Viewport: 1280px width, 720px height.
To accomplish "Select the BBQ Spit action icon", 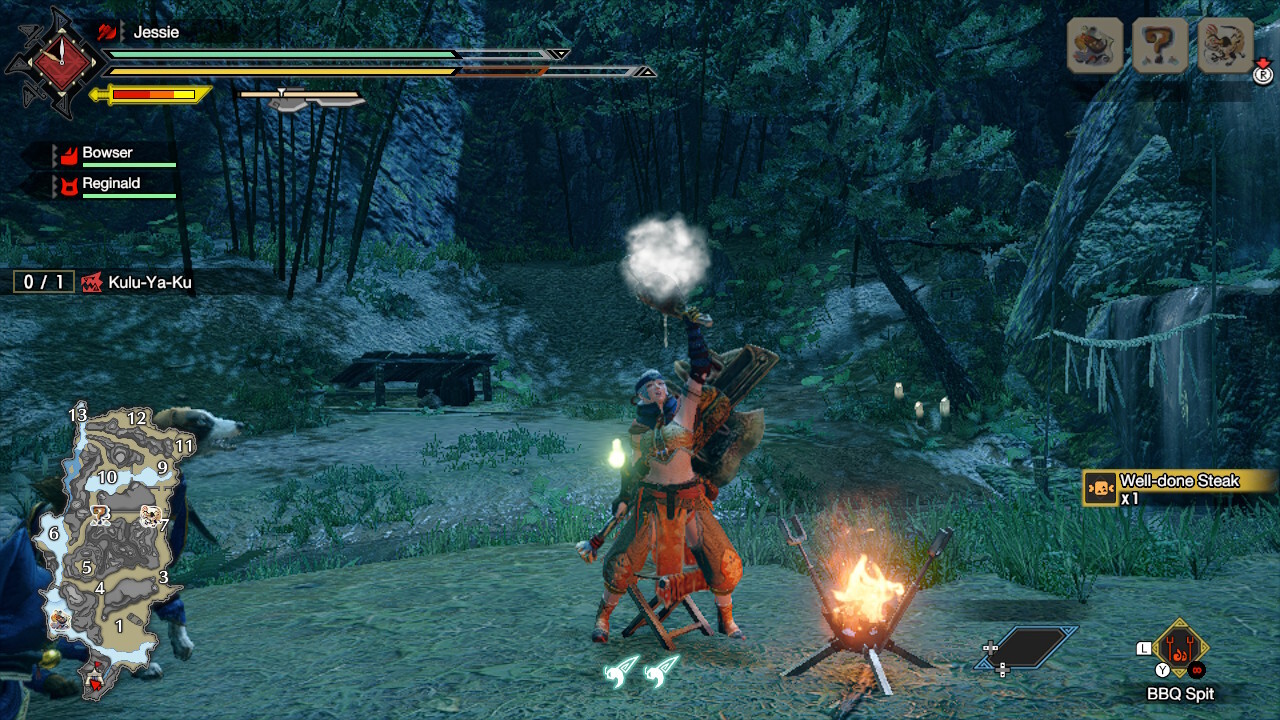I will [x=1183, y=650].
